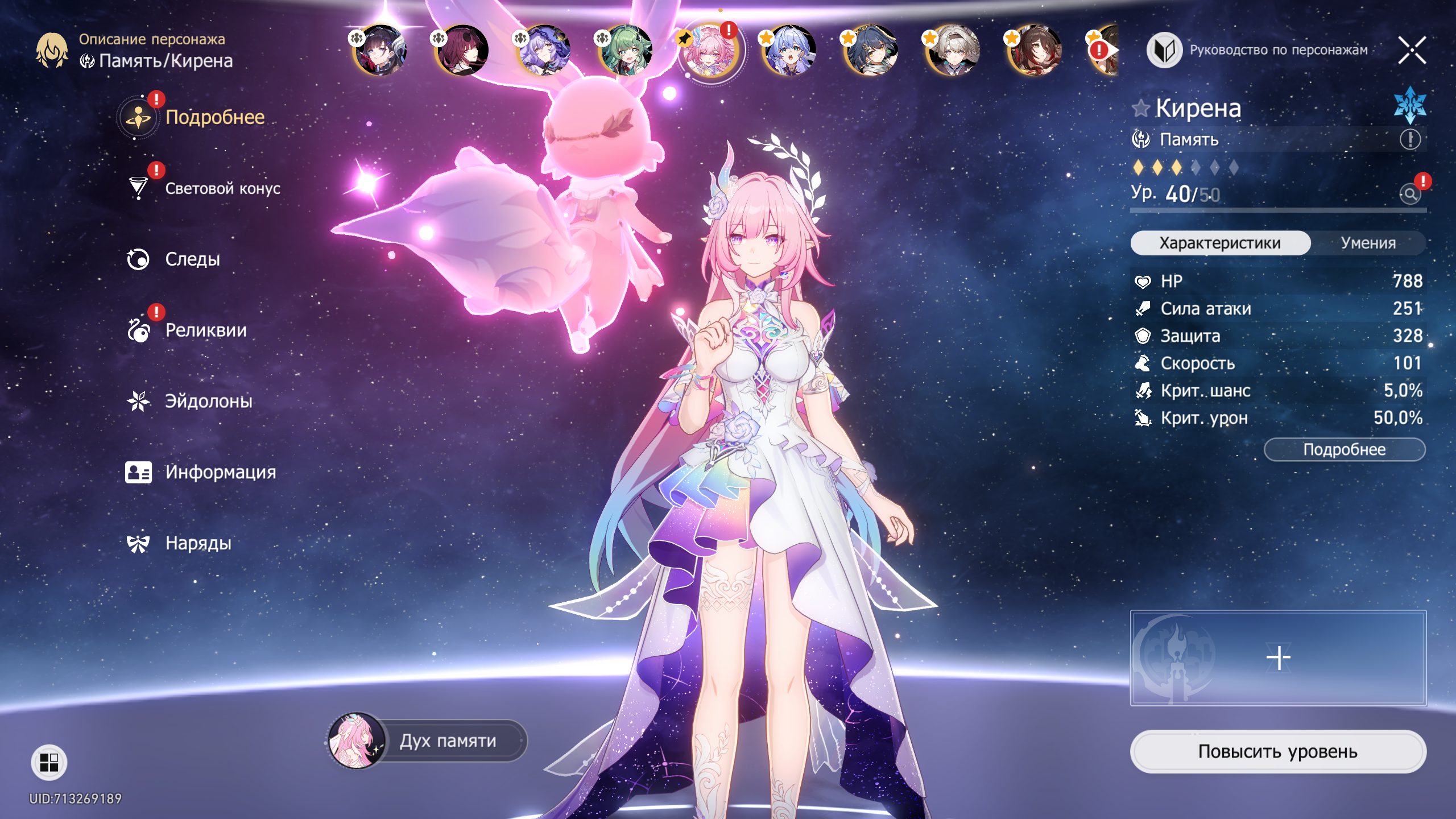Open the Дух памяти memosprite view
Screen dimensions: 1456x819
(428, 741)
